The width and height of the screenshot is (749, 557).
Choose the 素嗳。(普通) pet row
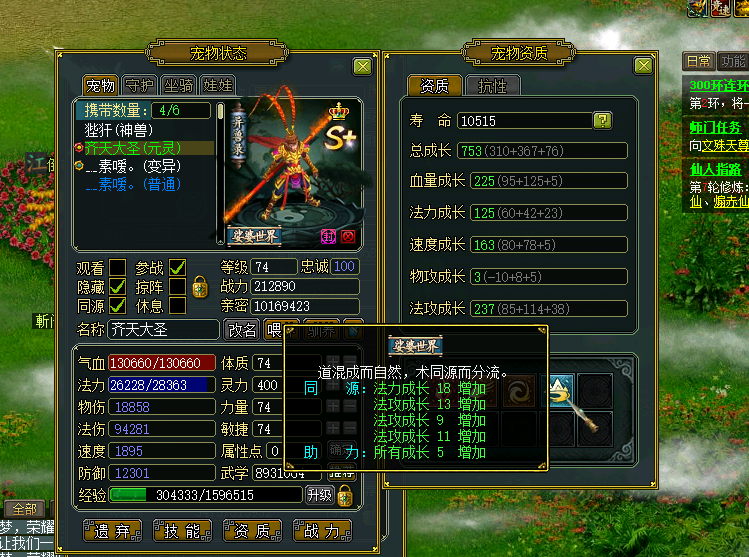click(130, 184)
